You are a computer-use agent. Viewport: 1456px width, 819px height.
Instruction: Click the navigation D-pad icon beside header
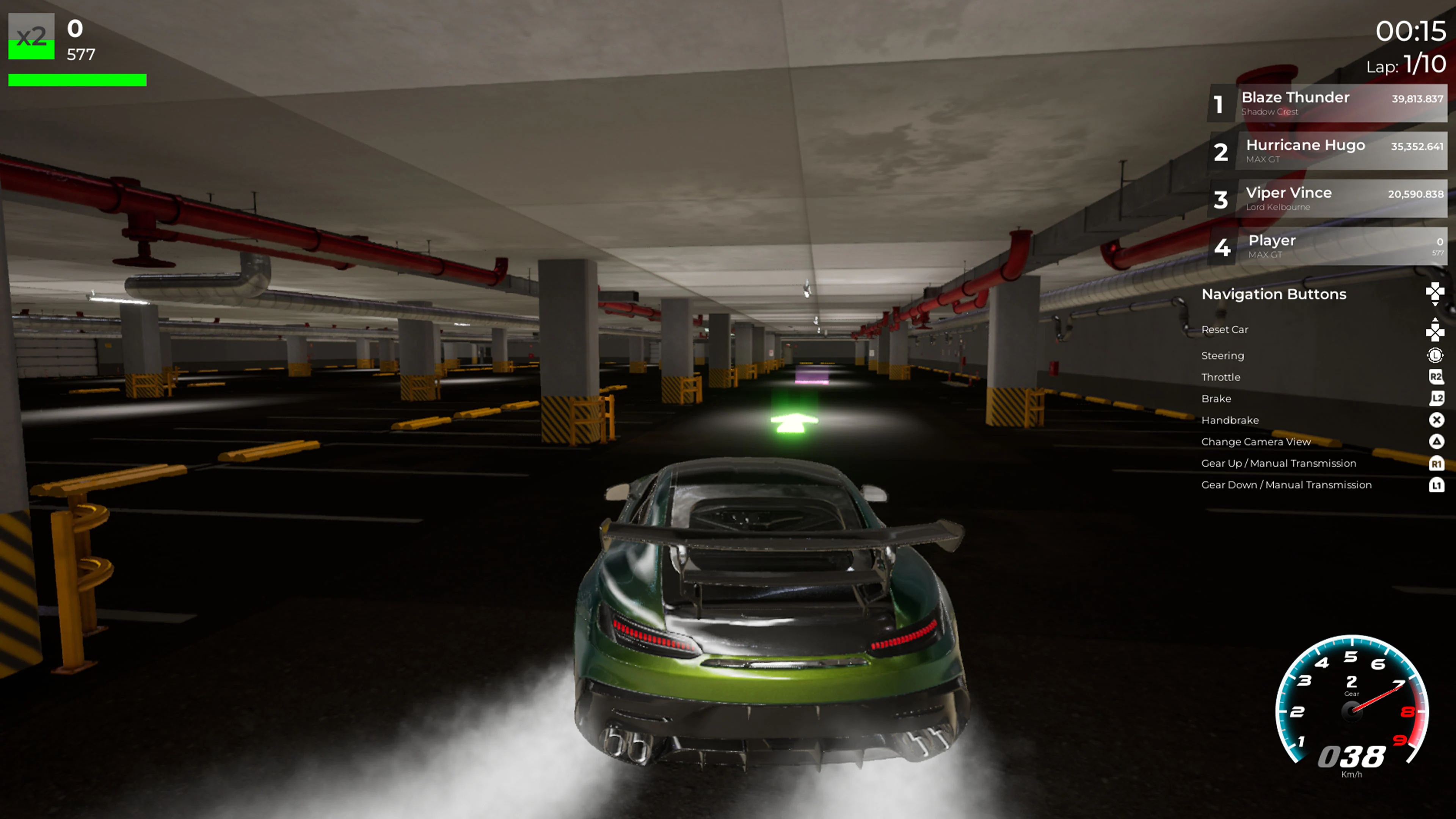(1435, 294)
